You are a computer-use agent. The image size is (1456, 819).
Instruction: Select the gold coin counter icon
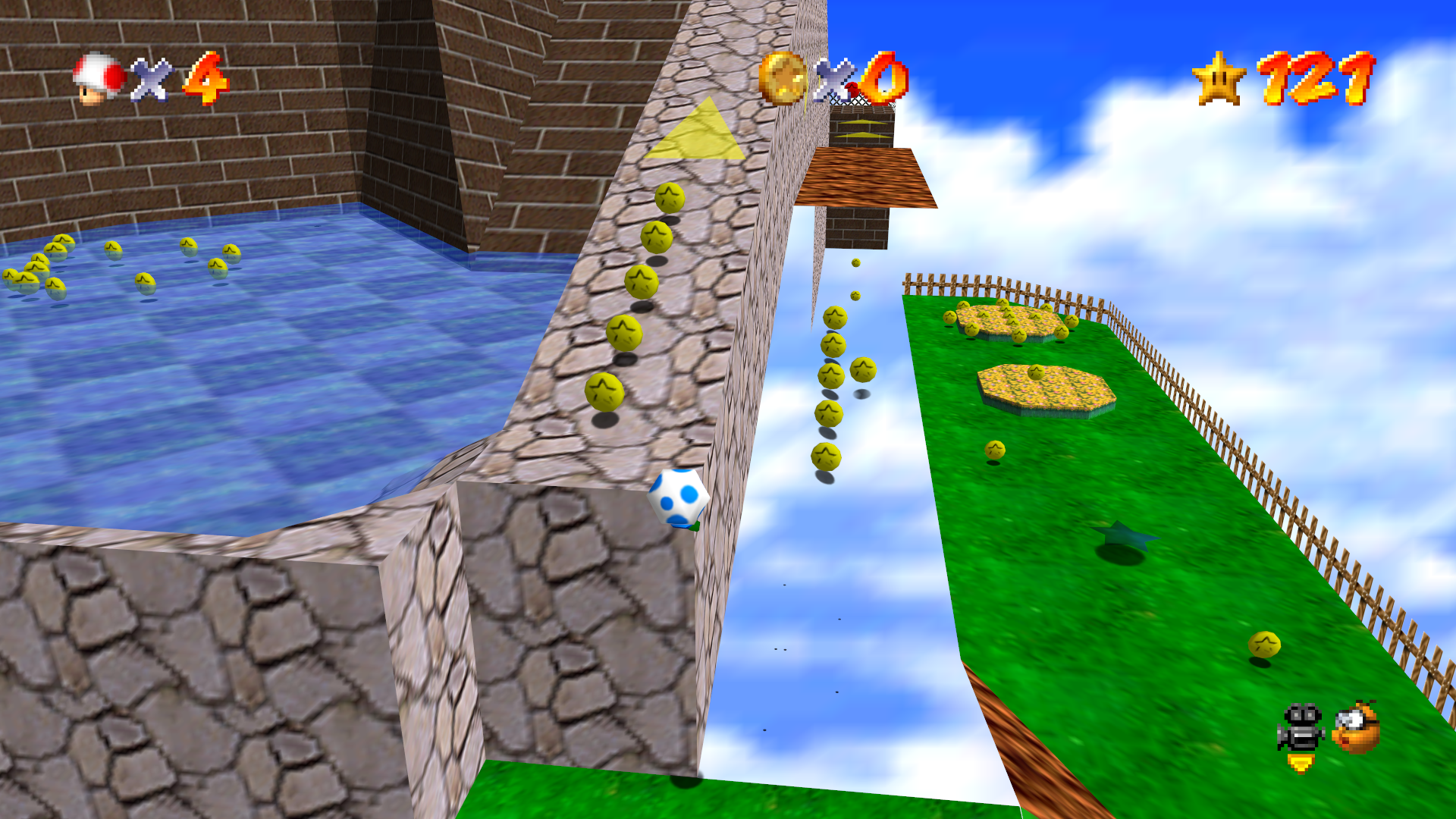pos(783,77)
